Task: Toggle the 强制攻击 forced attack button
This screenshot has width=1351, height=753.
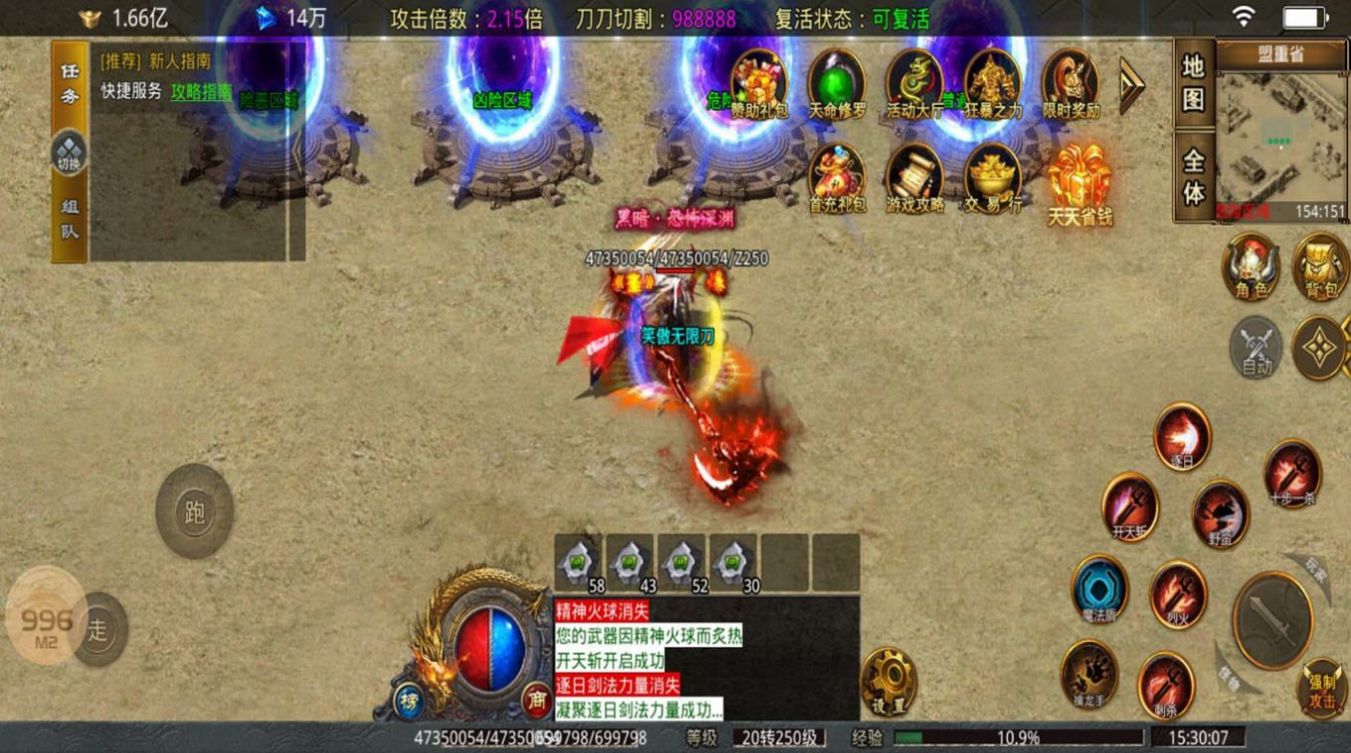Action: click(x=1322, y=687)
